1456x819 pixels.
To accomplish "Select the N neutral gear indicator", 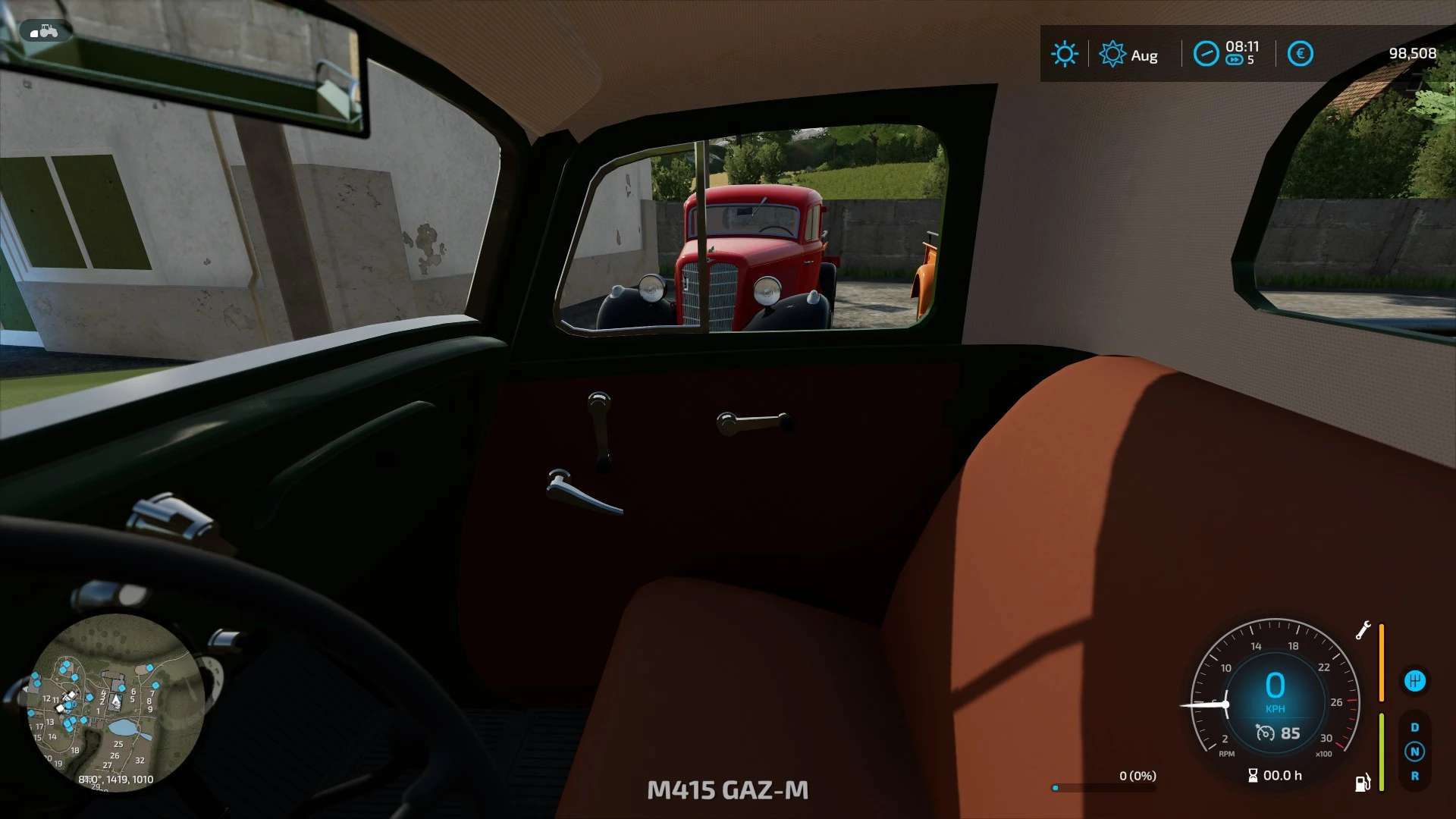I will (x=1414, y=752).
